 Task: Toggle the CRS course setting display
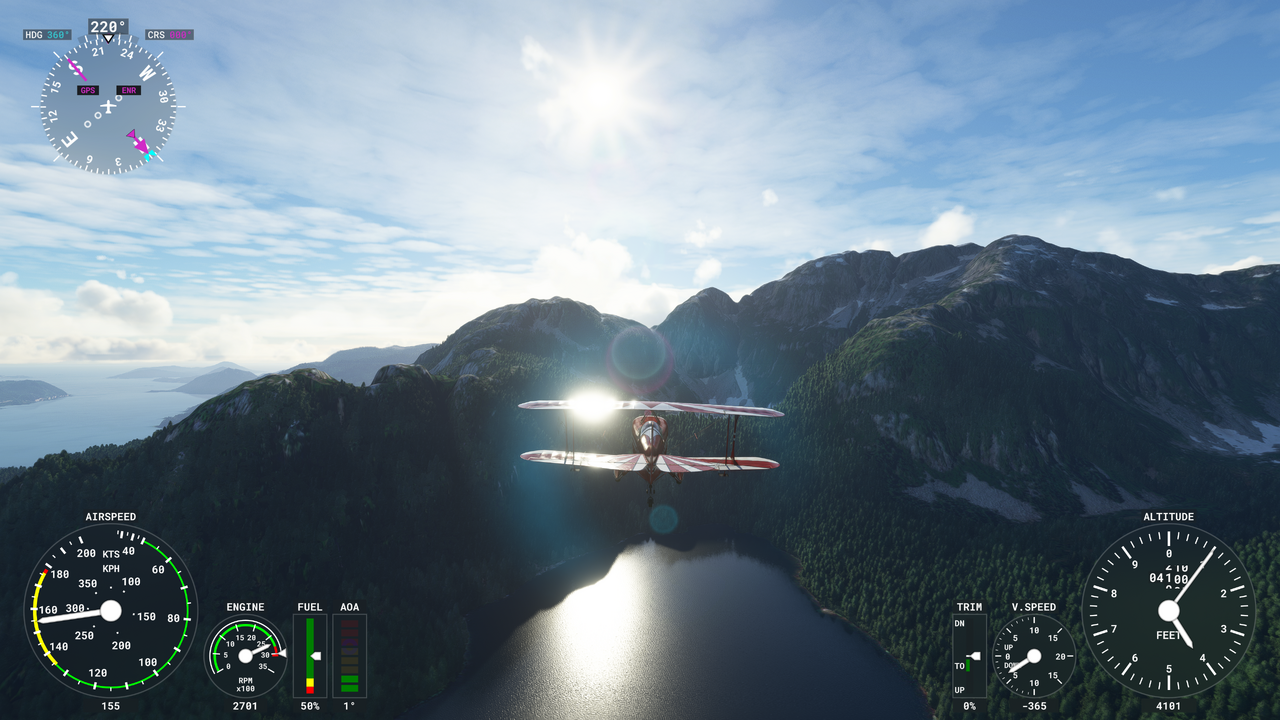tap(169, 33)
